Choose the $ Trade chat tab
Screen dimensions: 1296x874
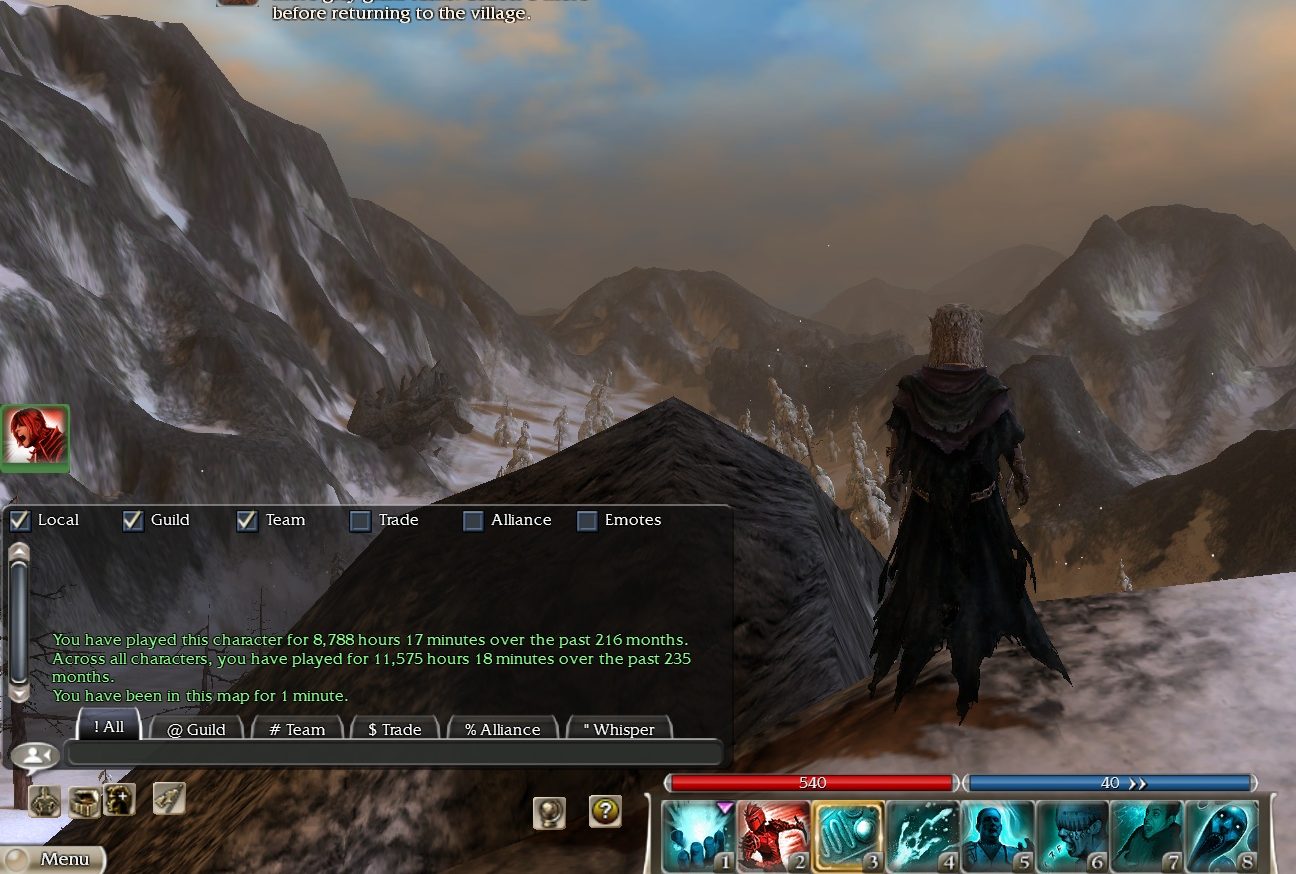click(395, 729)
